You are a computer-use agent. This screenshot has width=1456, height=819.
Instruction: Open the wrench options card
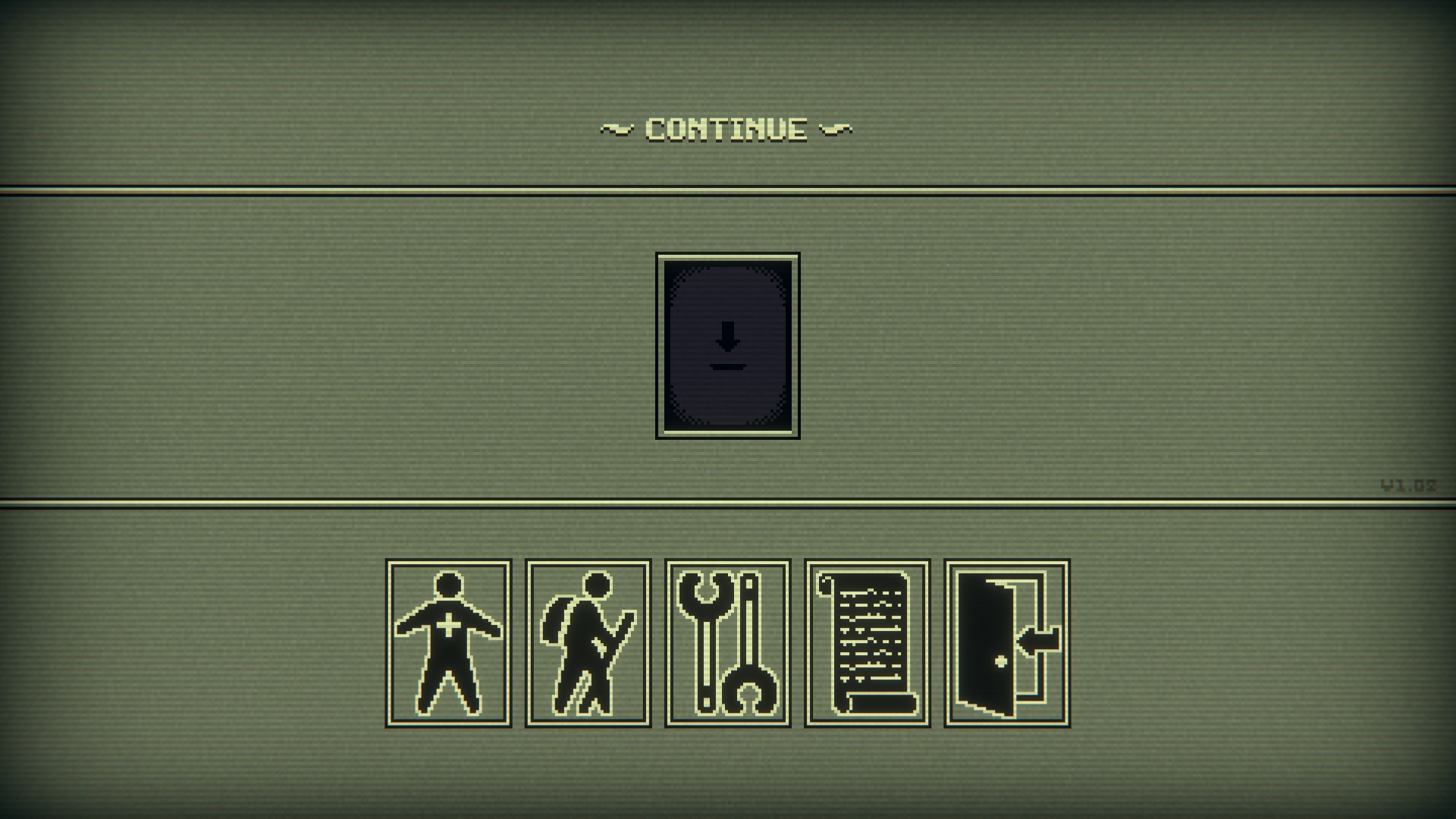[727, 643]
